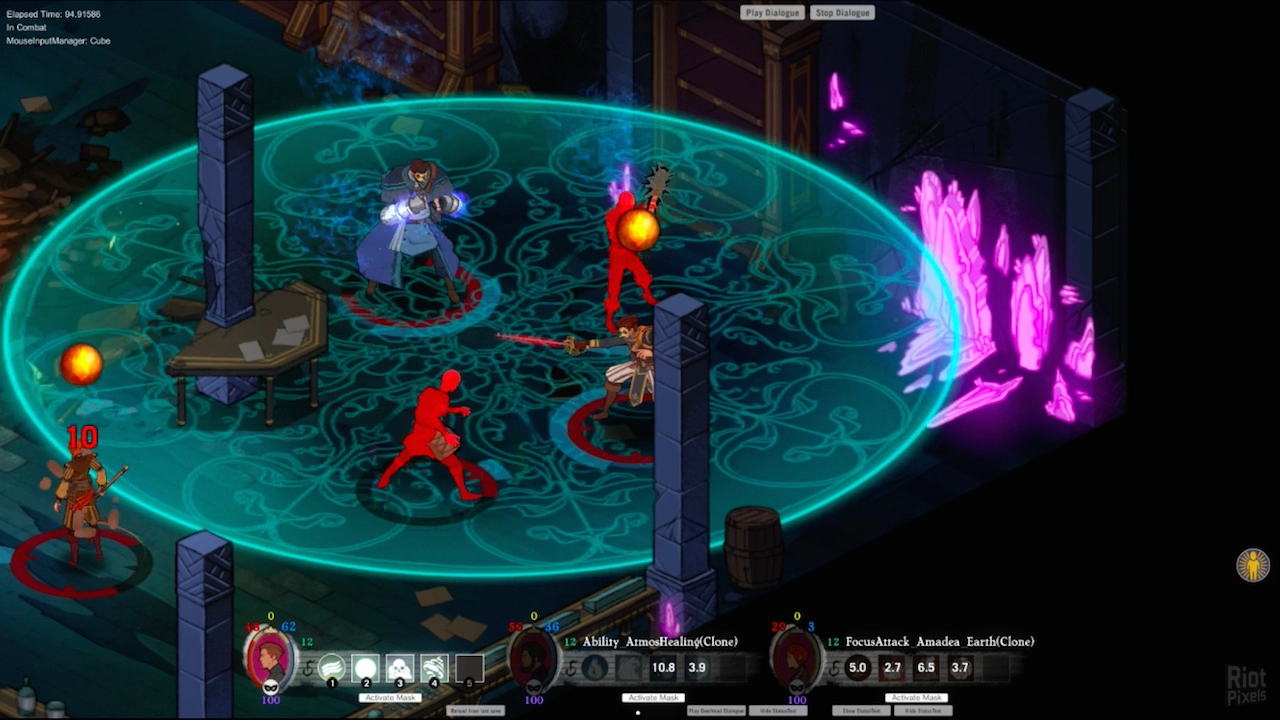This screenshot has height=720, width=1280.
Task: Activate Mask for the brown-haired hero
Action: coord(389,697)
